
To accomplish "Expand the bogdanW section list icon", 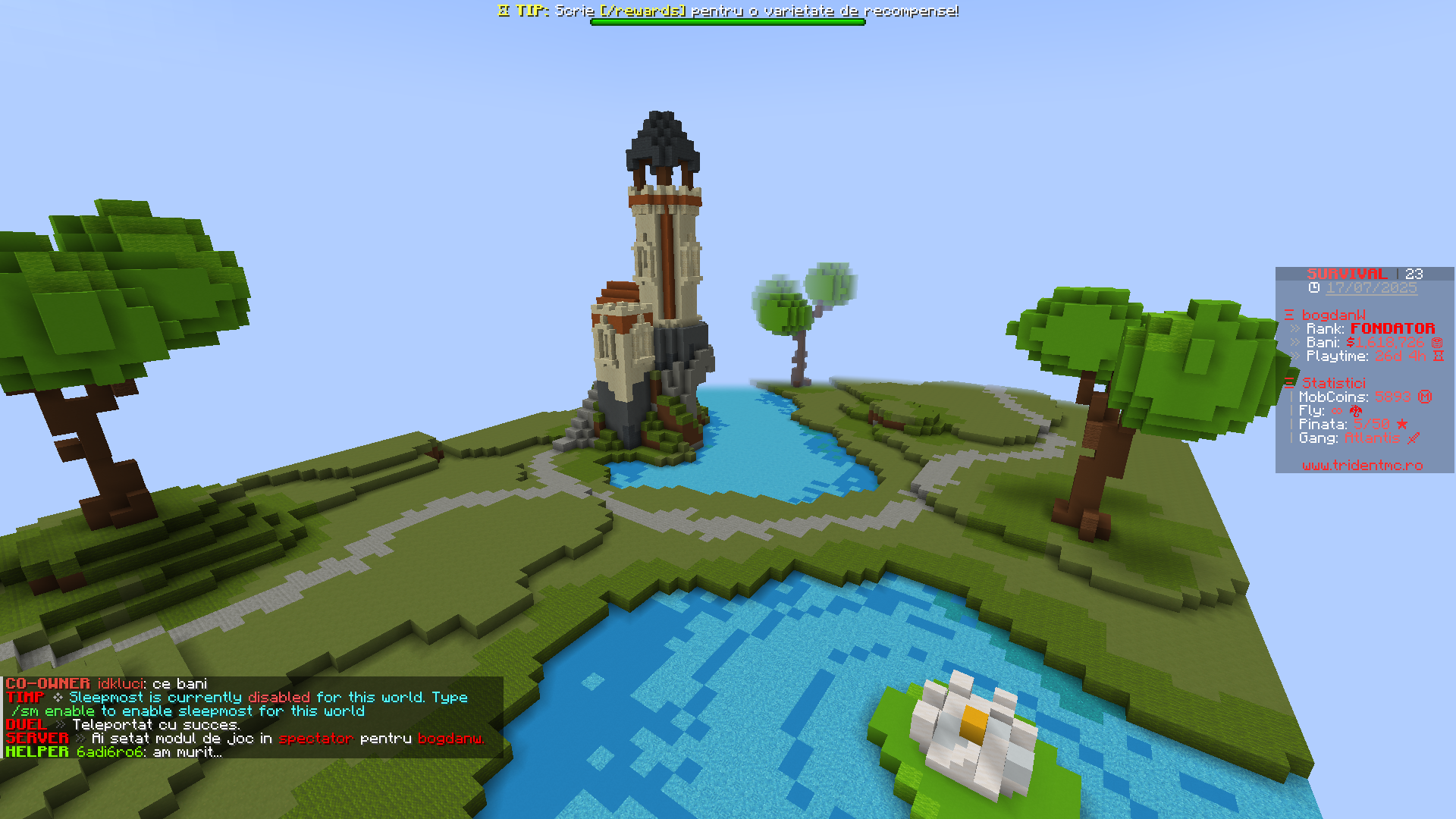I will pos(1290,315).
